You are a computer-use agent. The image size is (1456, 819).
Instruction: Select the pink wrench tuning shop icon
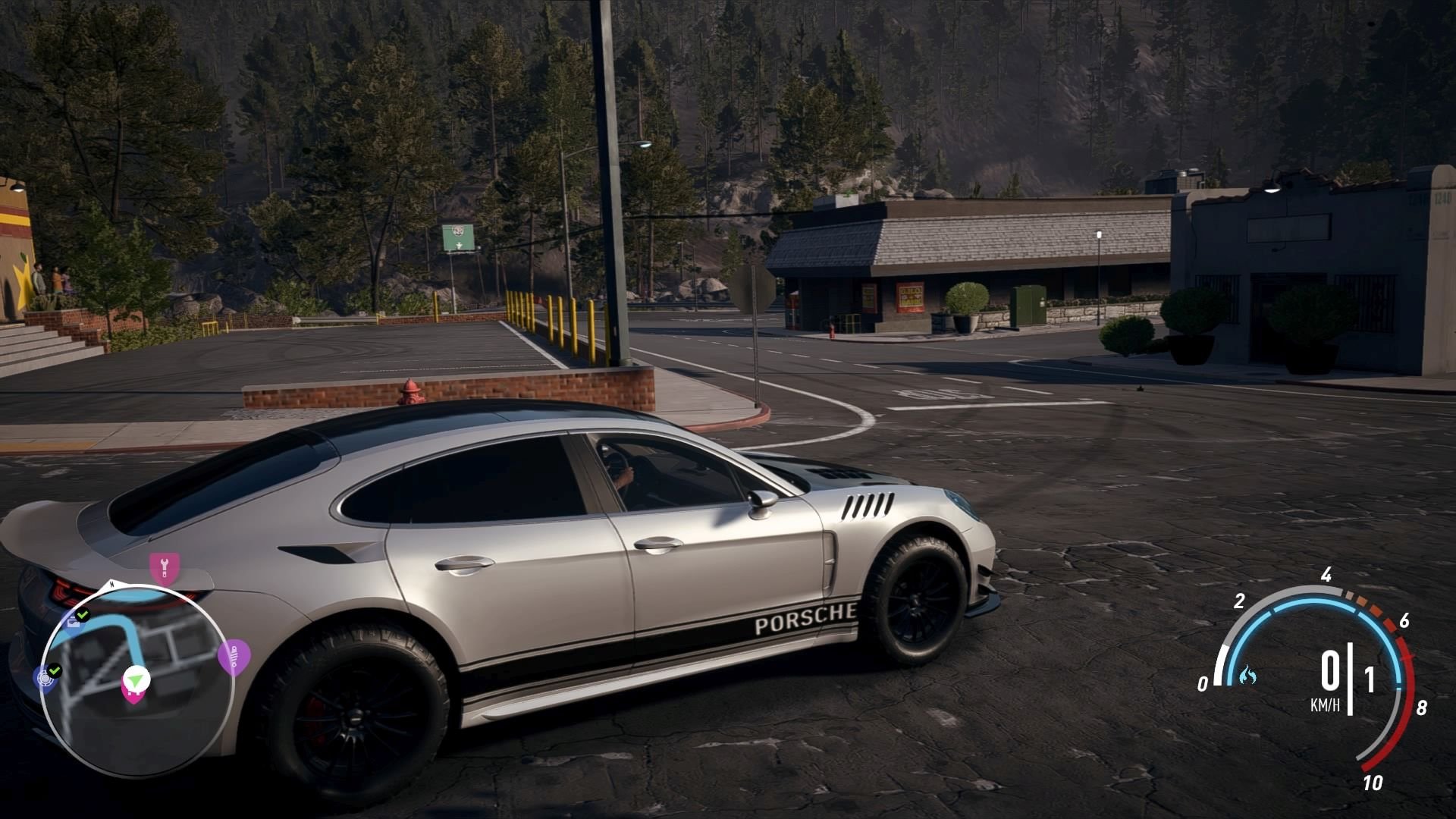pos(164,566)
